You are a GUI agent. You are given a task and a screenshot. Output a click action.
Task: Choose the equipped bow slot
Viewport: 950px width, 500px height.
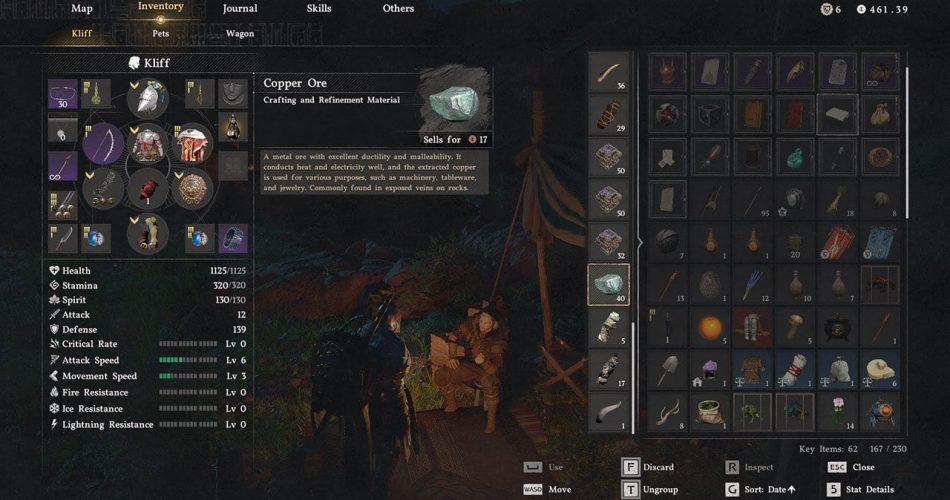[104, 144]
